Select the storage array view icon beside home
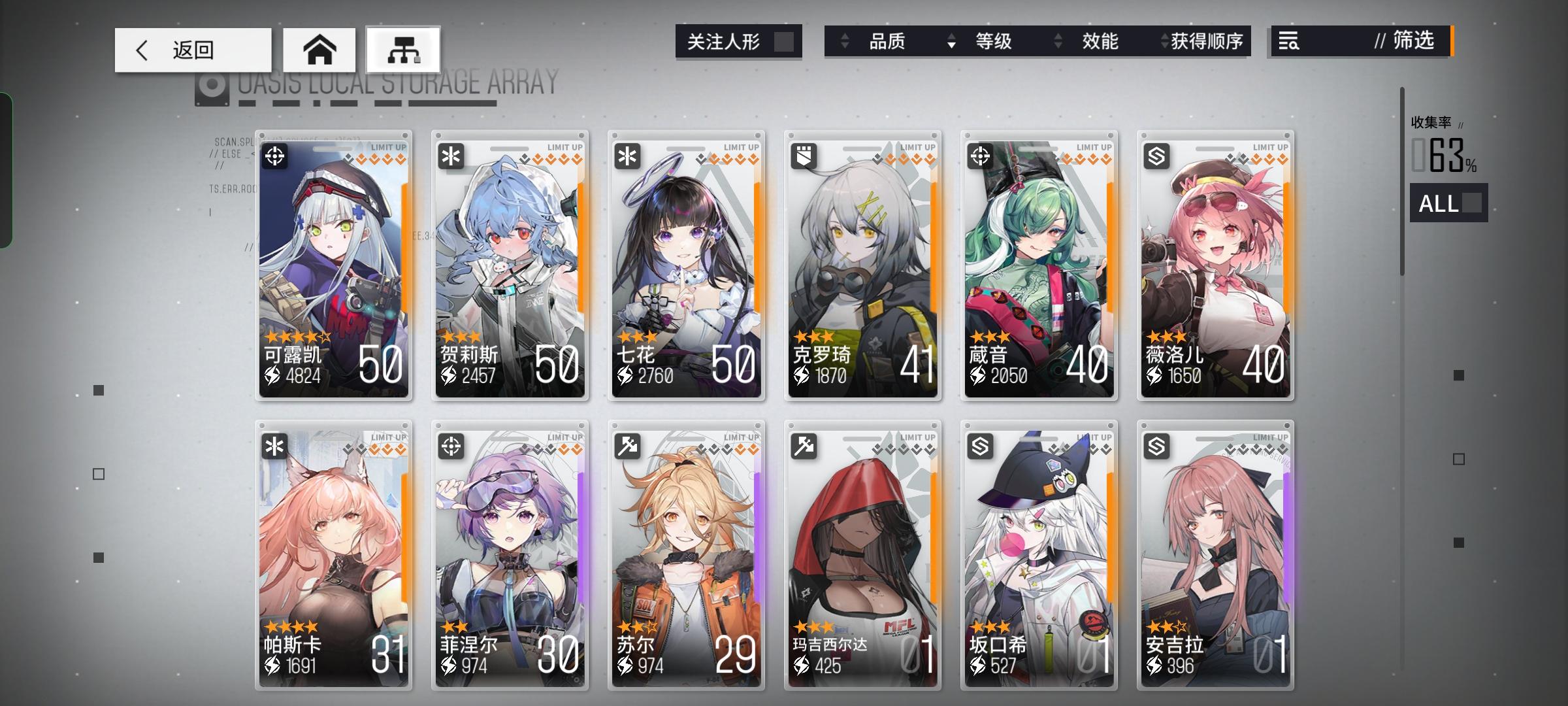The width and height of the screenshot is (1568, 706). point(403,49)
